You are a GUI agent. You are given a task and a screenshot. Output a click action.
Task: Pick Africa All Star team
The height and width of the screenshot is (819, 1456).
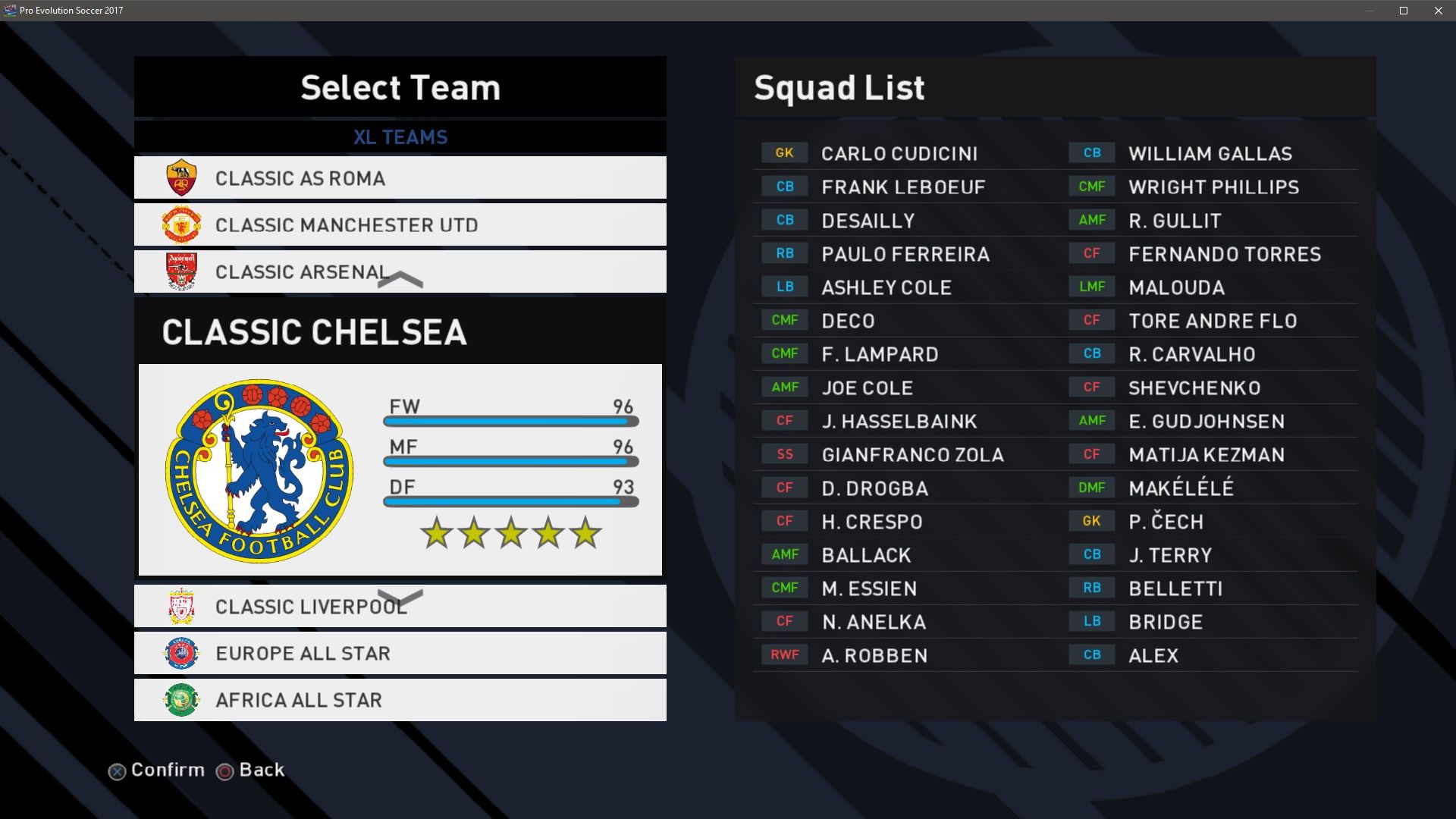tap(400, 700)
